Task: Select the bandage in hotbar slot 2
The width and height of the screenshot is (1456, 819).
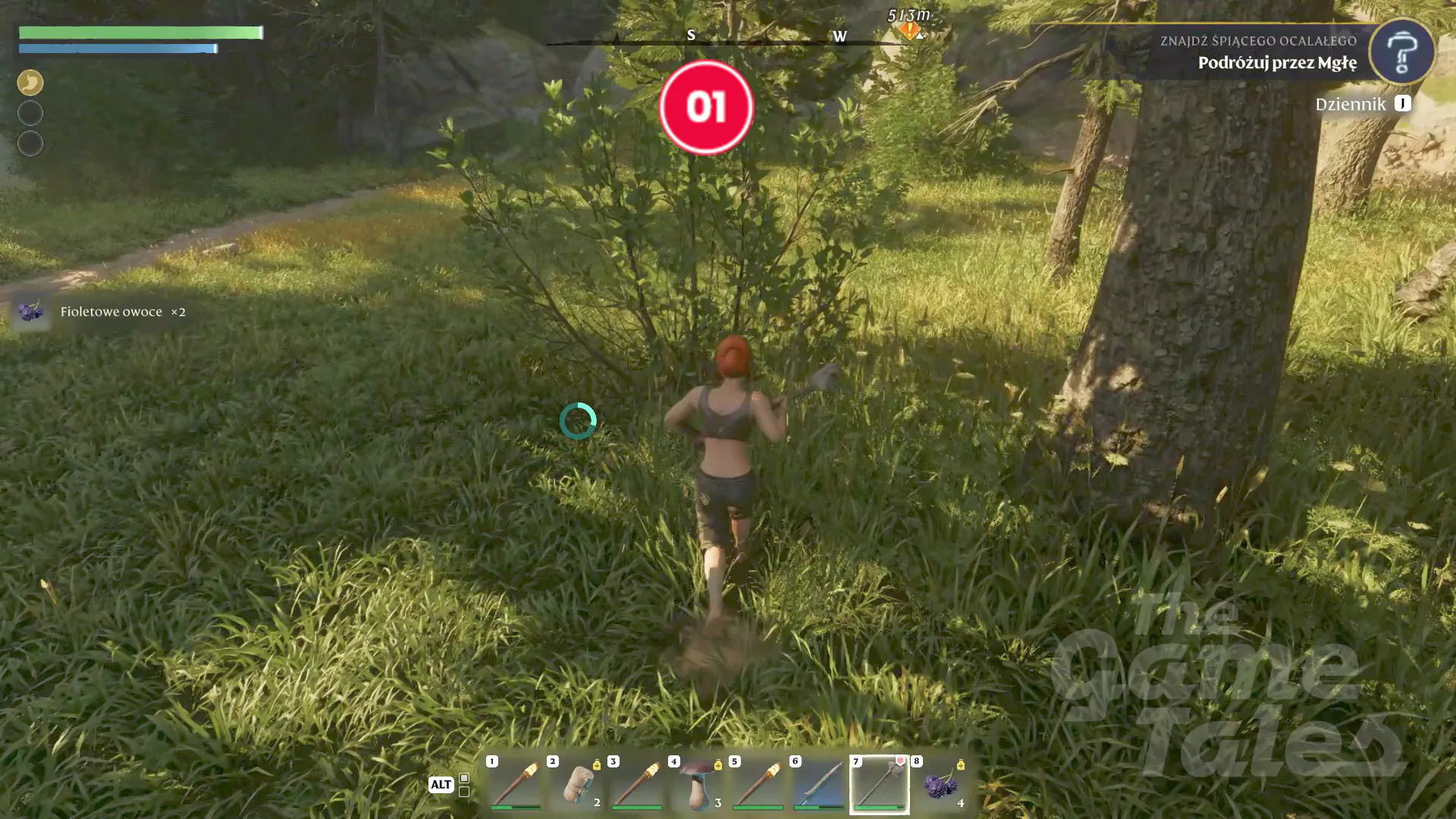Action: pos(576,784)
